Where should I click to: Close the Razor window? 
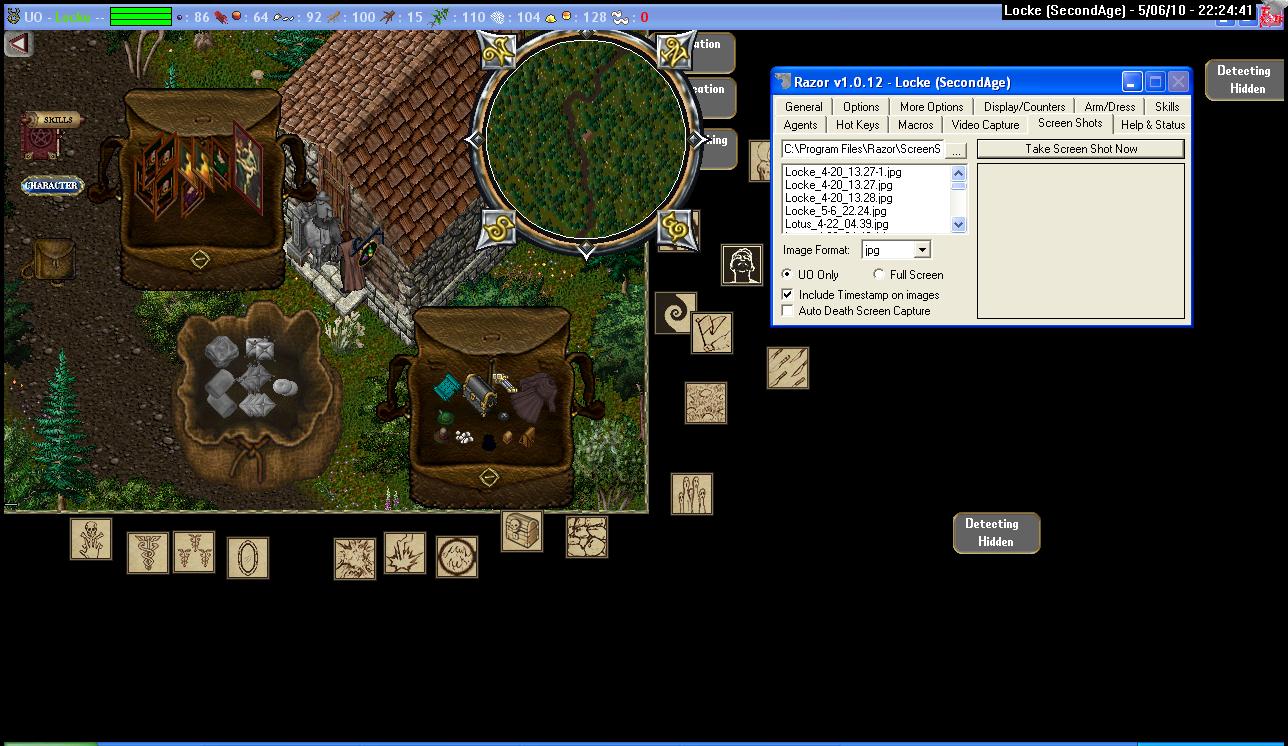[x=1178, y=82]
